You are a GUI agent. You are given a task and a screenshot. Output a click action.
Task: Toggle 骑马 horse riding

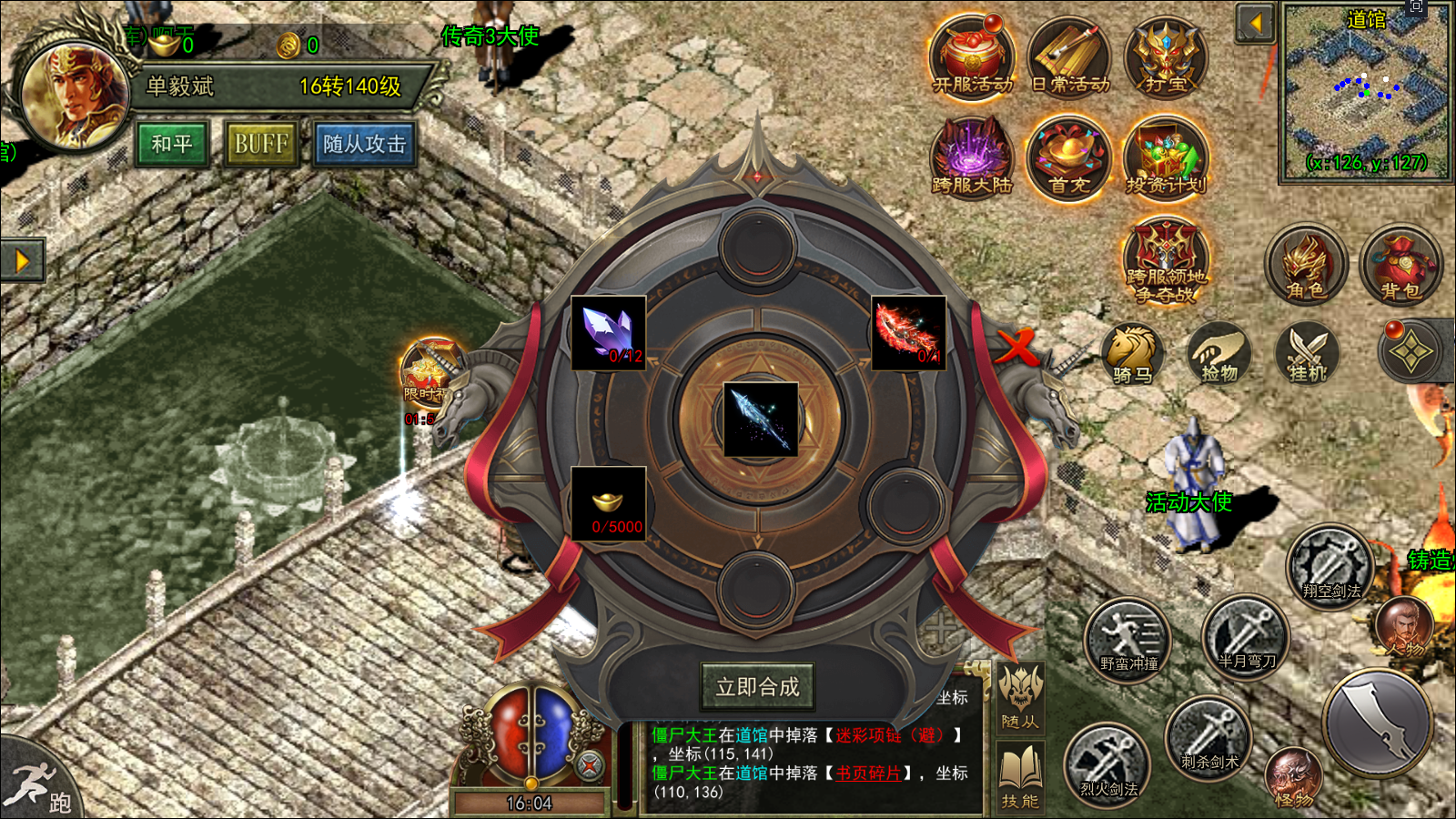(1133, 353)
